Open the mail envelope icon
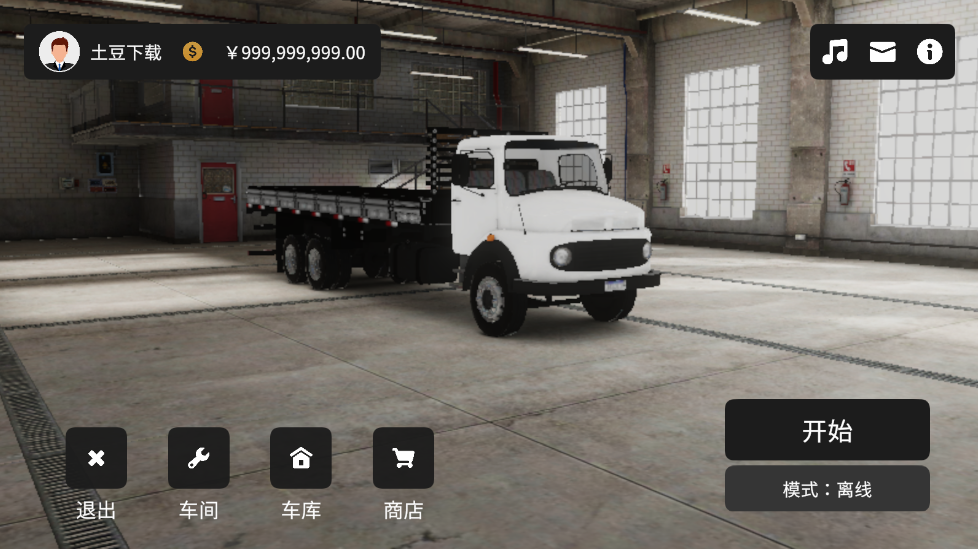 [882, 52]
